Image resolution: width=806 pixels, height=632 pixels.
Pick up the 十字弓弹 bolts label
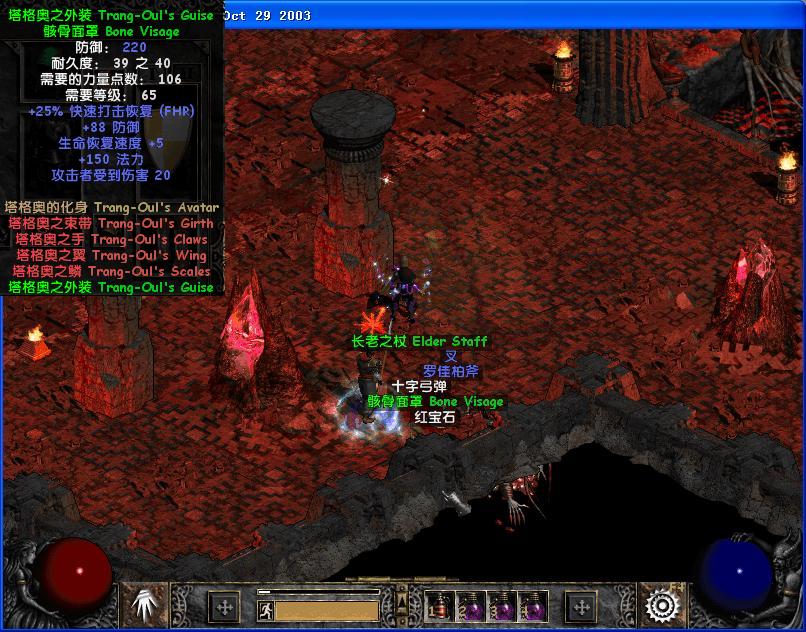click(419, 387)
